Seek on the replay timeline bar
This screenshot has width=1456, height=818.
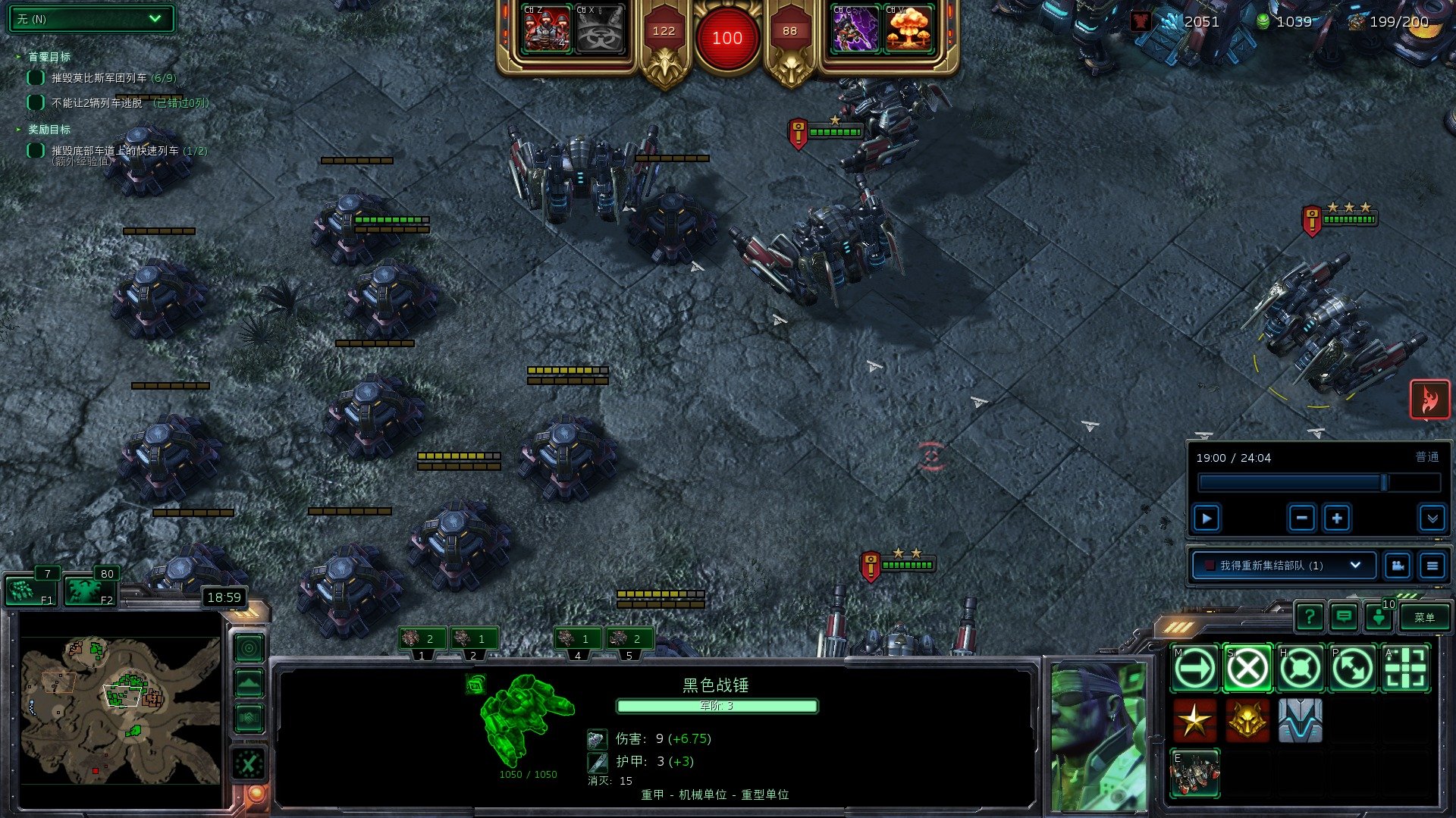pyautogui.click(x=1318, y=483)
